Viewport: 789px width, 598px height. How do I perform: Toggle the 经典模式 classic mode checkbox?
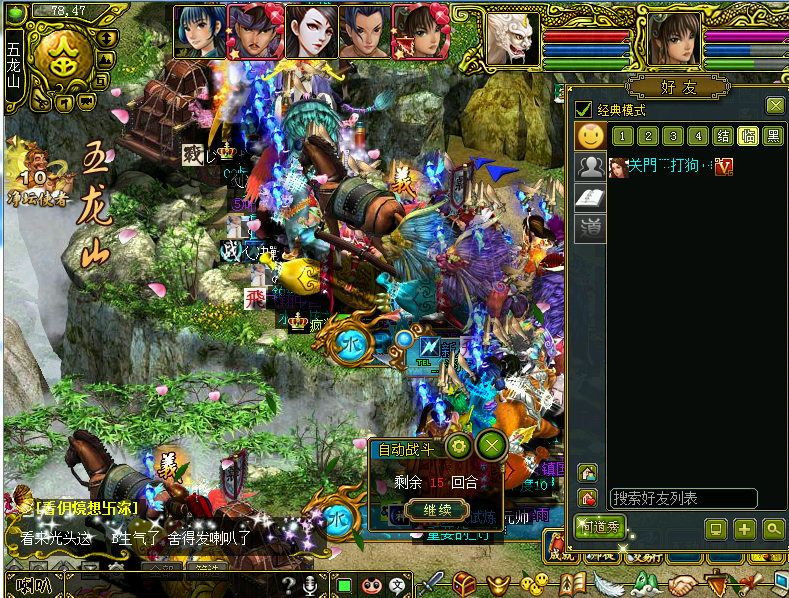[x=583, y=109]
